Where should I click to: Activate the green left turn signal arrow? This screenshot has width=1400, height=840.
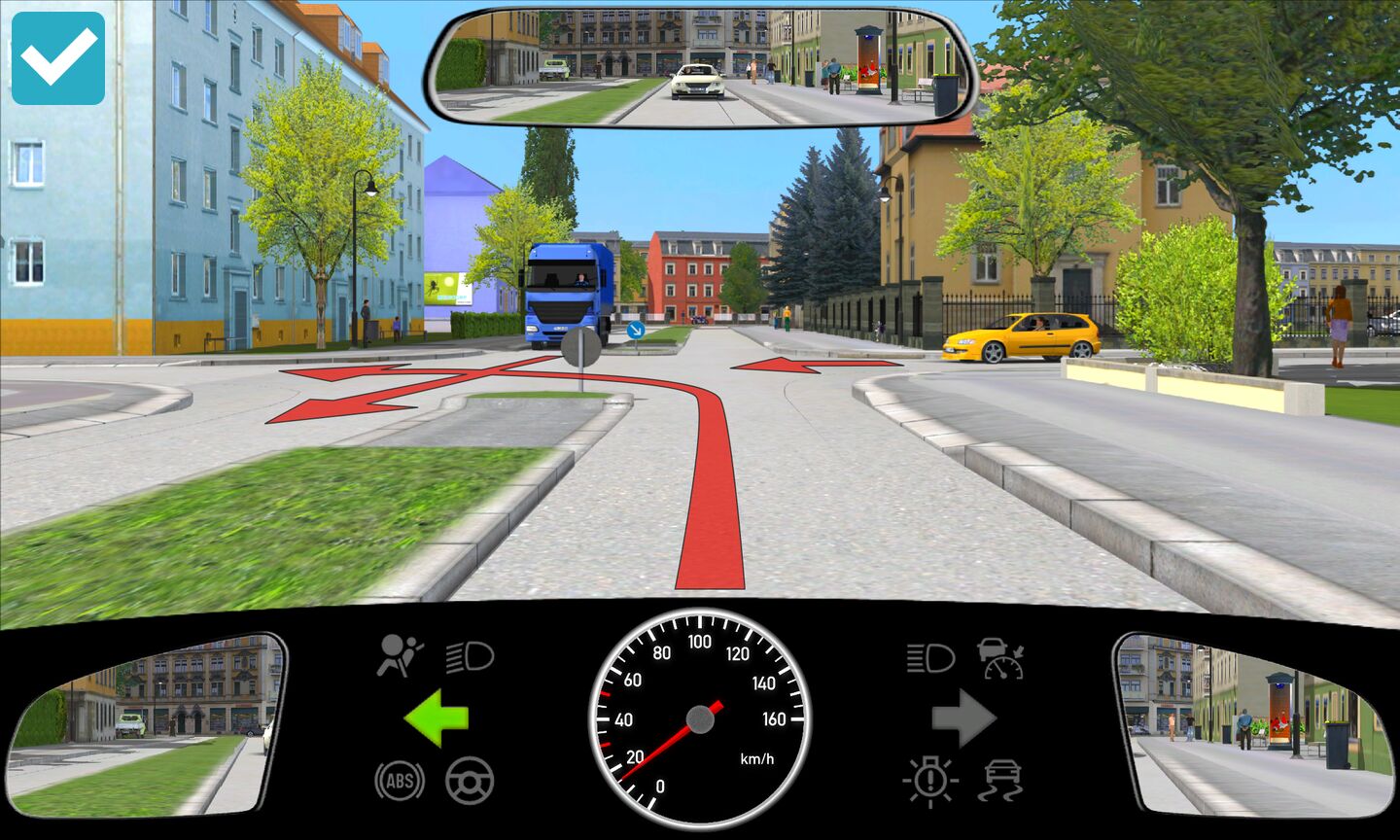[x=437, y=718]
